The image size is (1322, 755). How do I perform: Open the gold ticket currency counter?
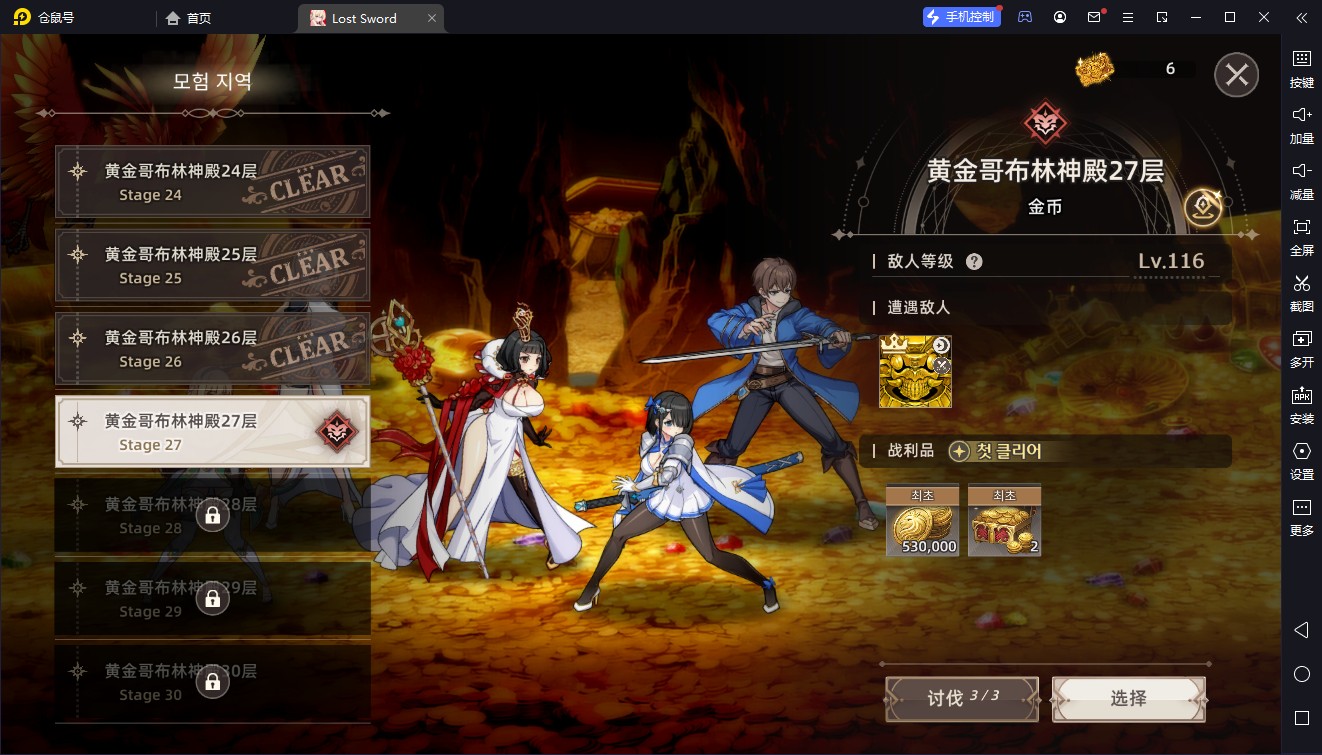pyautogui.click(x=1130, y=69)
